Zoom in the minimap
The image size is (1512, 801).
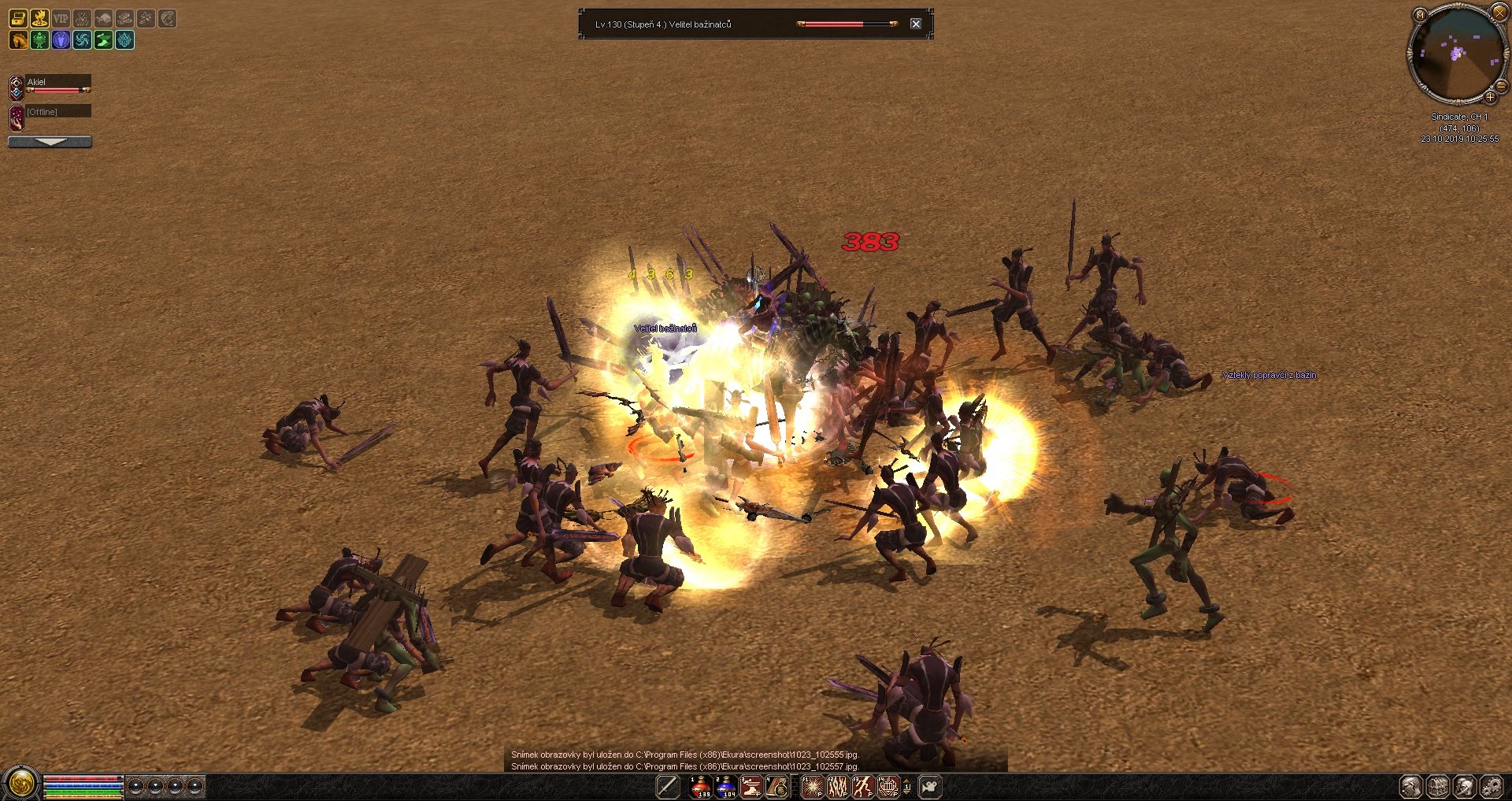[1490, 98]
